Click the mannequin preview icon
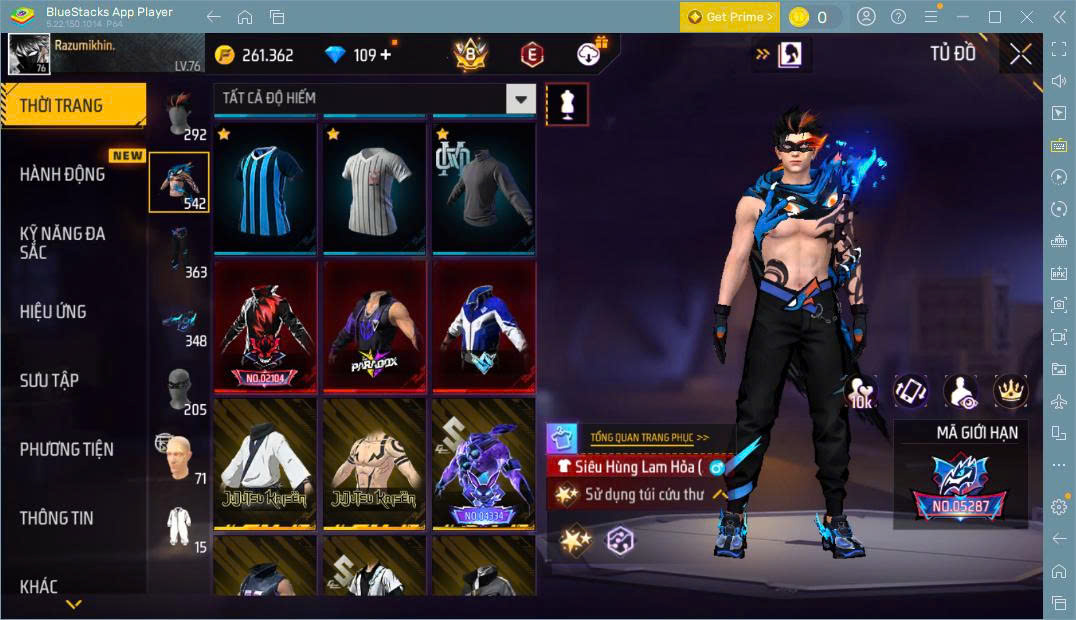This screenshot has height=620, width=1076. 567,104
